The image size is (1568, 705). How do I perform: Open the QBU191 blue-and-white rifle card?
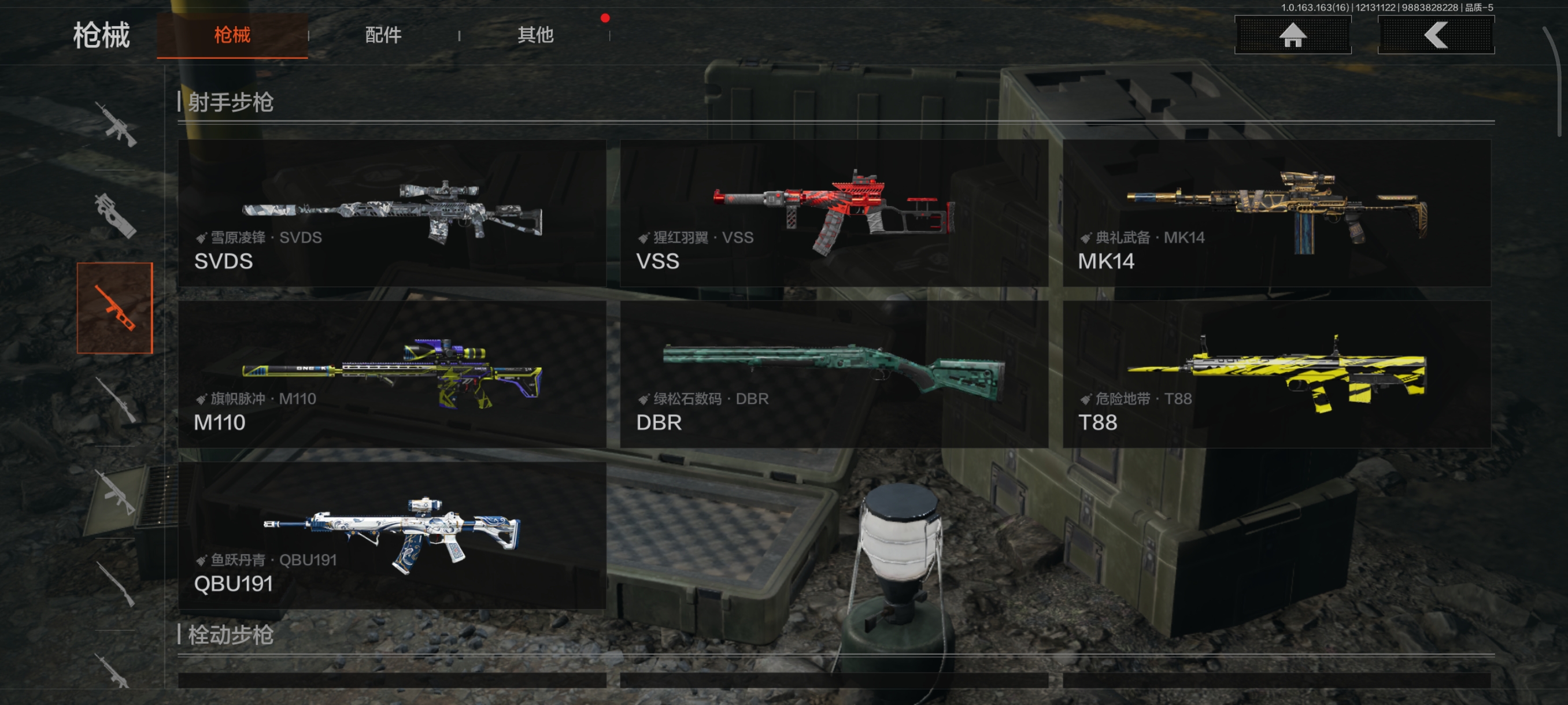[391, 535]
